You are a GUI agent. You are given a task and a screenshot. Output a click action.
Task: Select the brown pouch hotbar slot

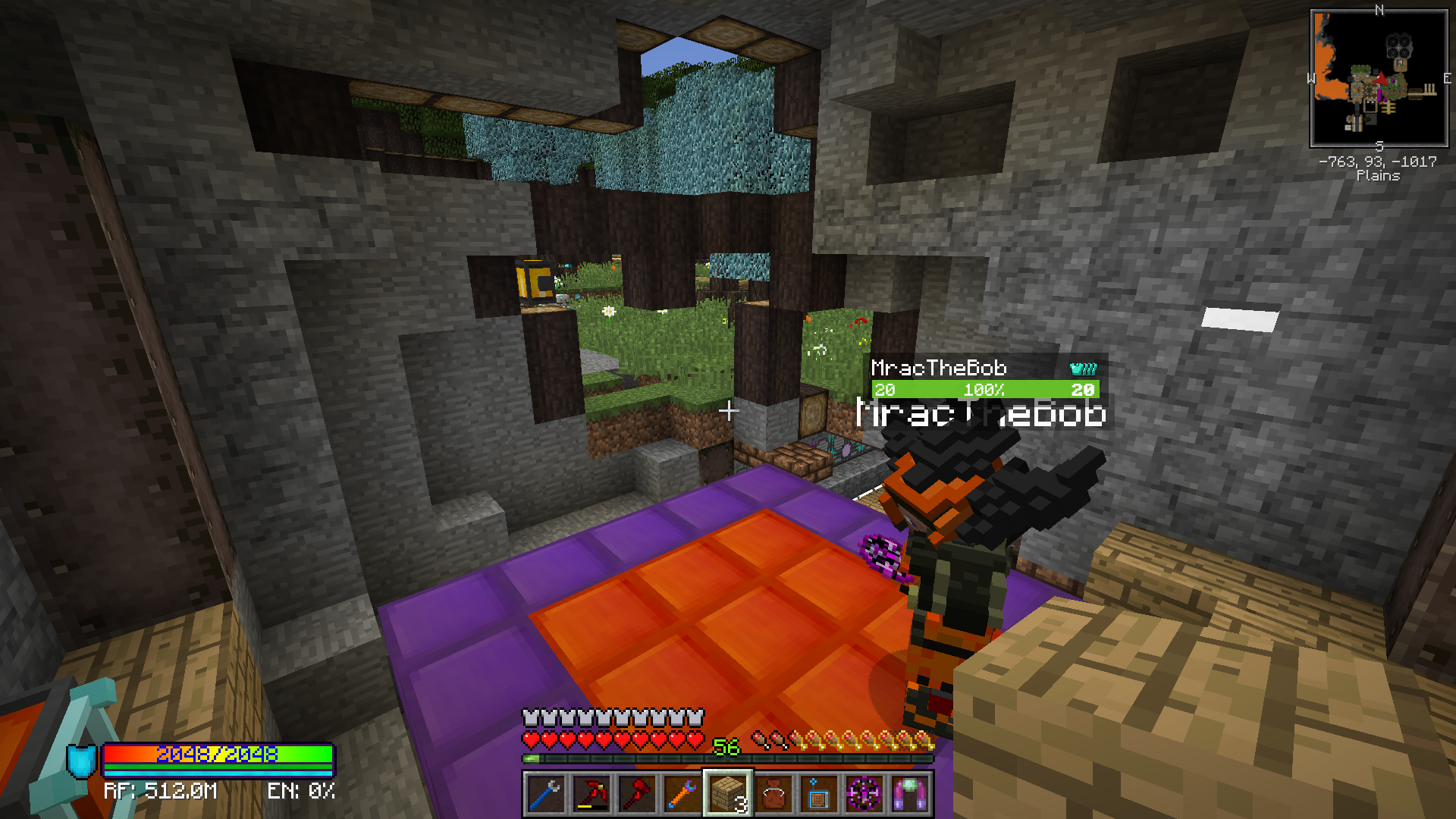[x=773, y=794]
